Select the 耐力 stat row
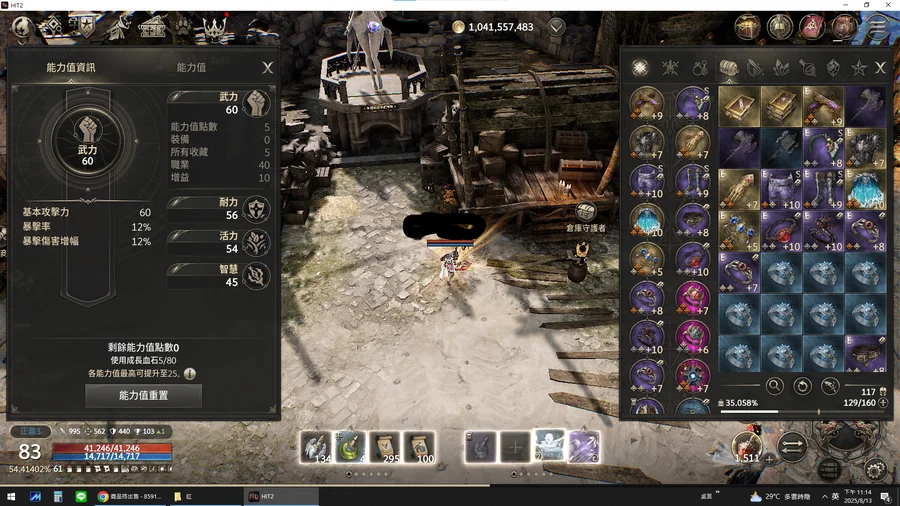 point(220,209)
